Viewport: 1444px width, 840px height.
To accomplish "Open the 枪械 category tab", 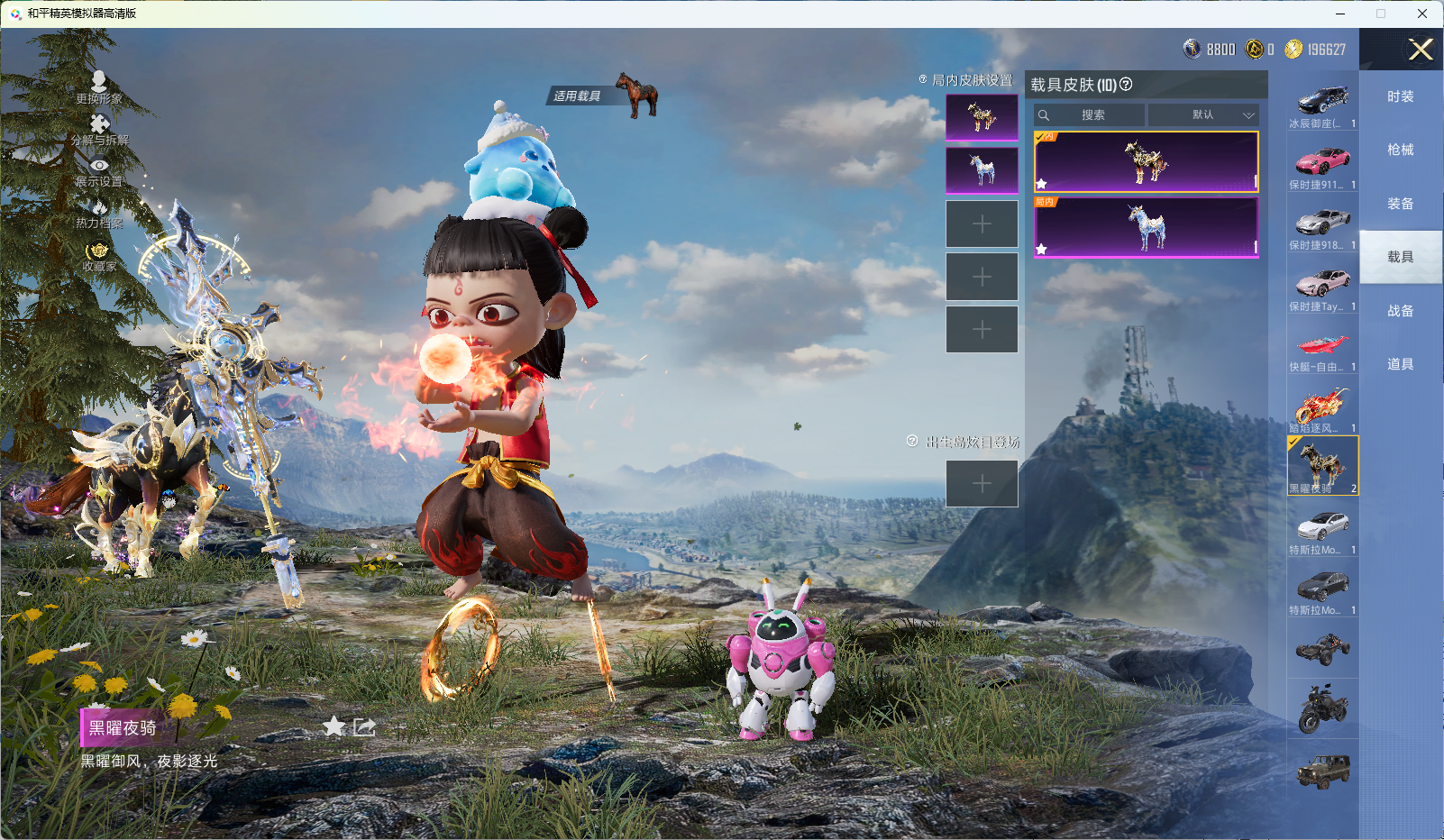I will tap(1400, 150).
